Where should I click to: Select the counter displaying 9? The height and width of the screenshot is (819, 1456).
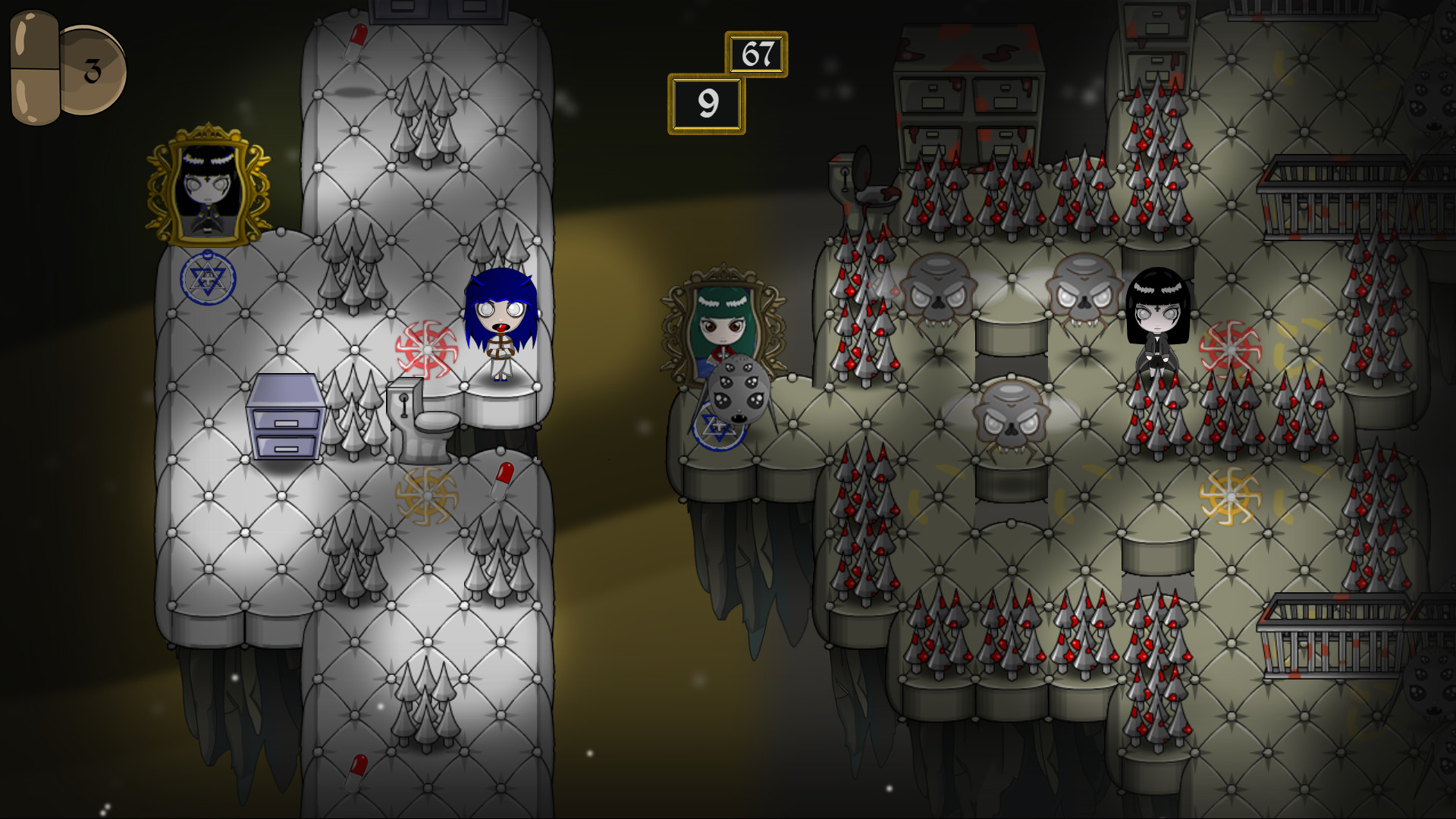707,104
